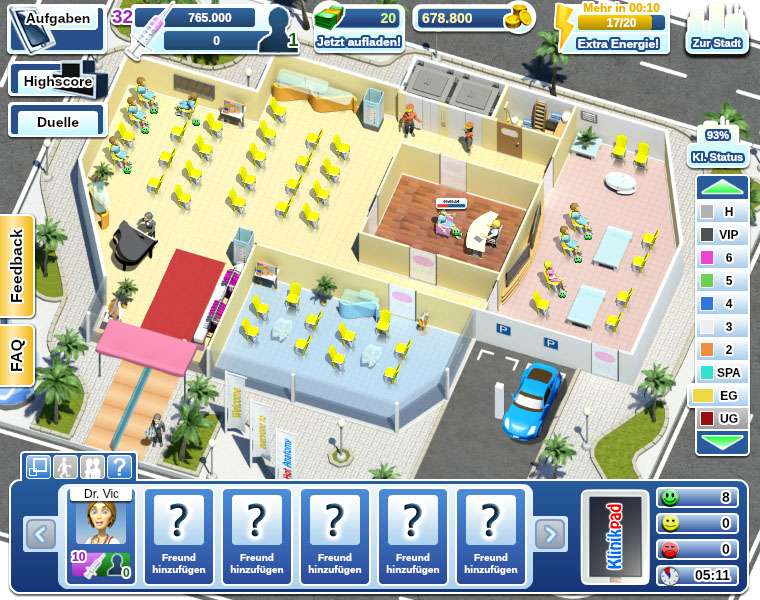Open the Aufgaben task list
The height and width of the screenshot is (600, 760).
point(57,20)
